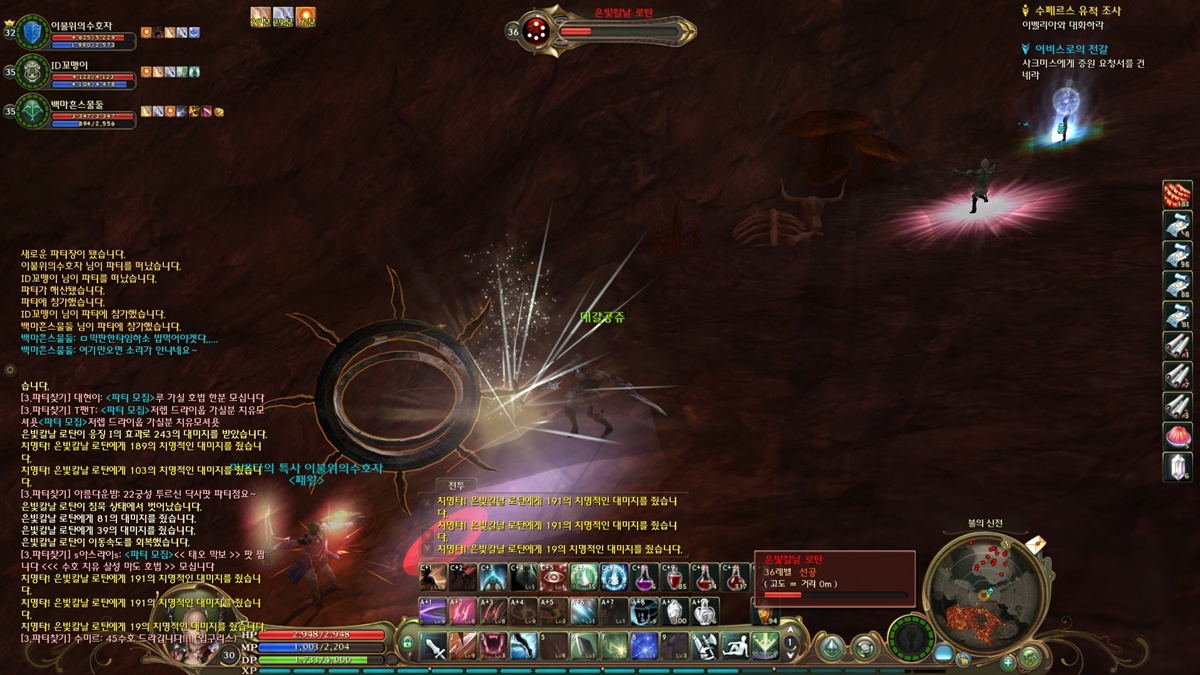Activate the sword attack skill in slot 1
The height and width of the screenshot is (675, 1200).
(x=434, y=646)
